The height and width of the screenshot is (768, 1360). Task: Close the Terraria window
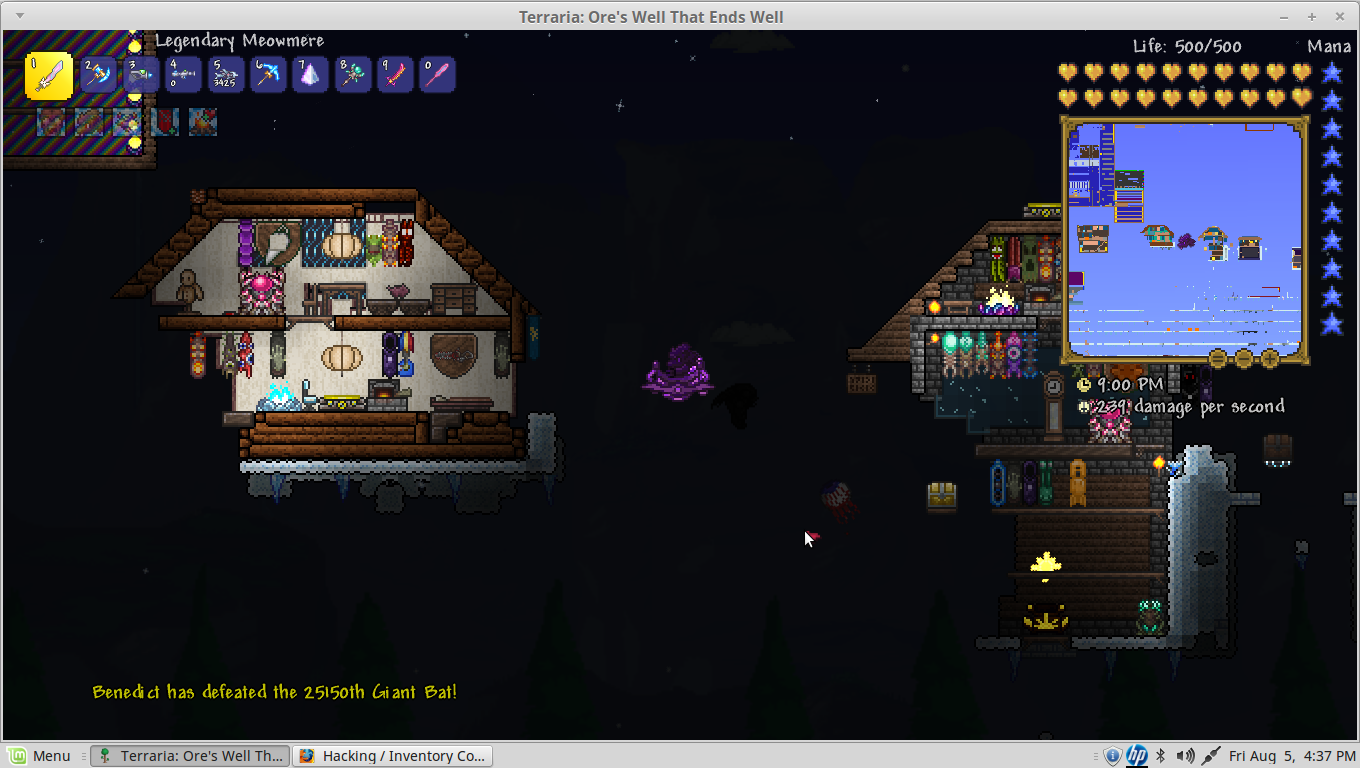1338,17
